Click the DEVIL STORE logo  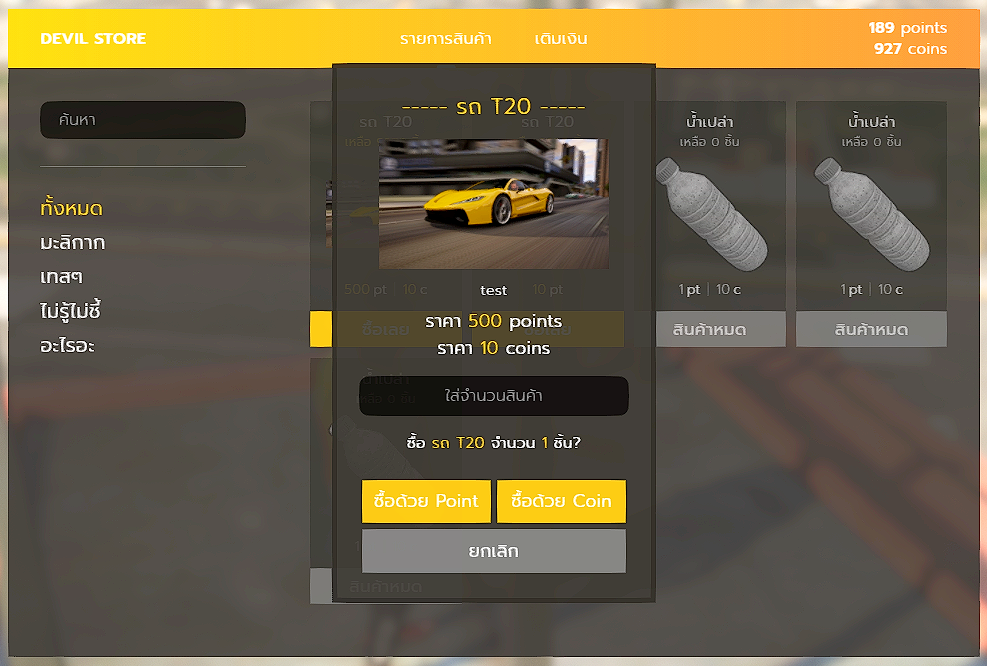[93, 39]
